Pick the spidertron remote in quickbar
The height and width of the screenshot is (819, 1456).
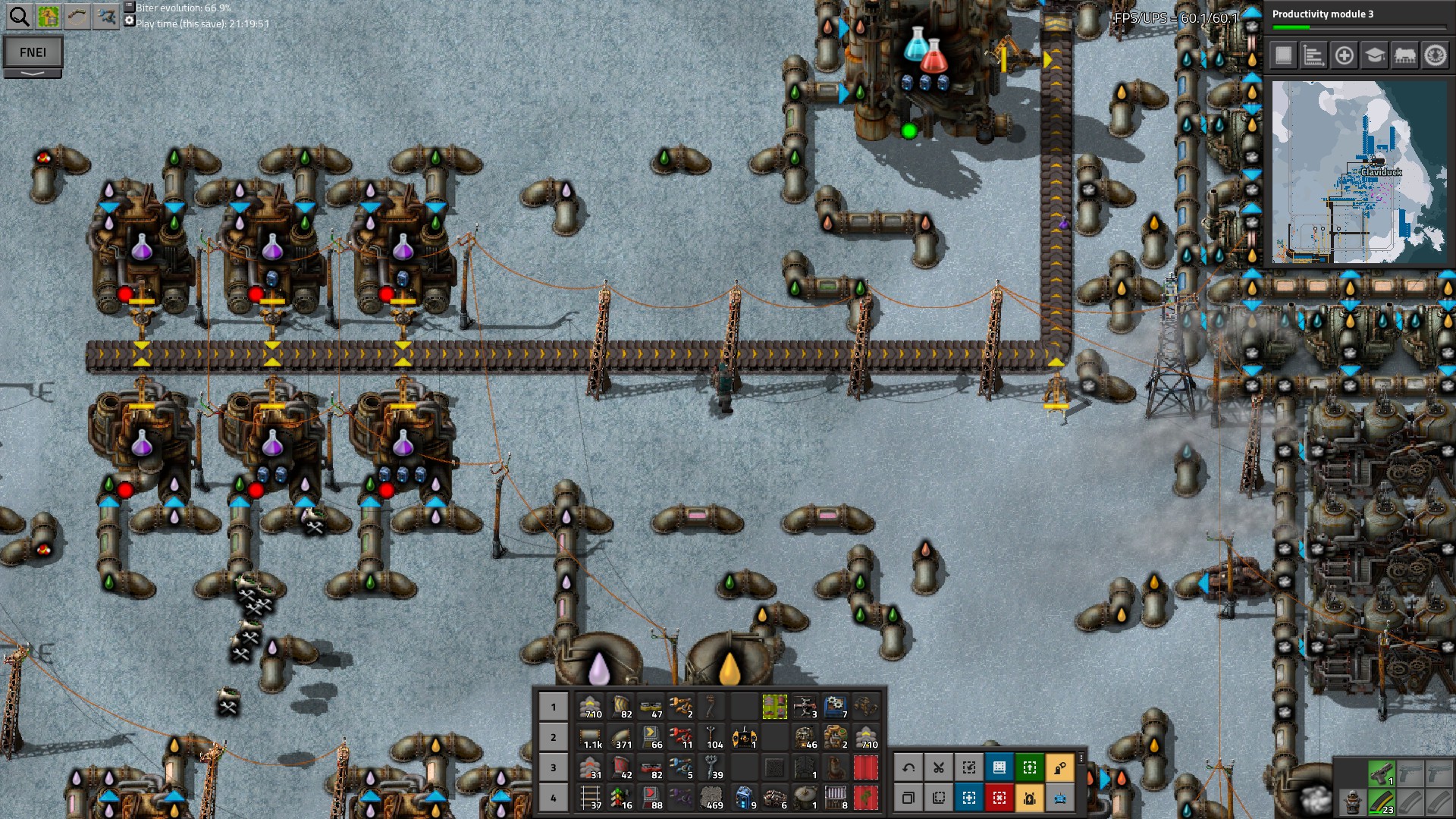(x=744, y=737)
